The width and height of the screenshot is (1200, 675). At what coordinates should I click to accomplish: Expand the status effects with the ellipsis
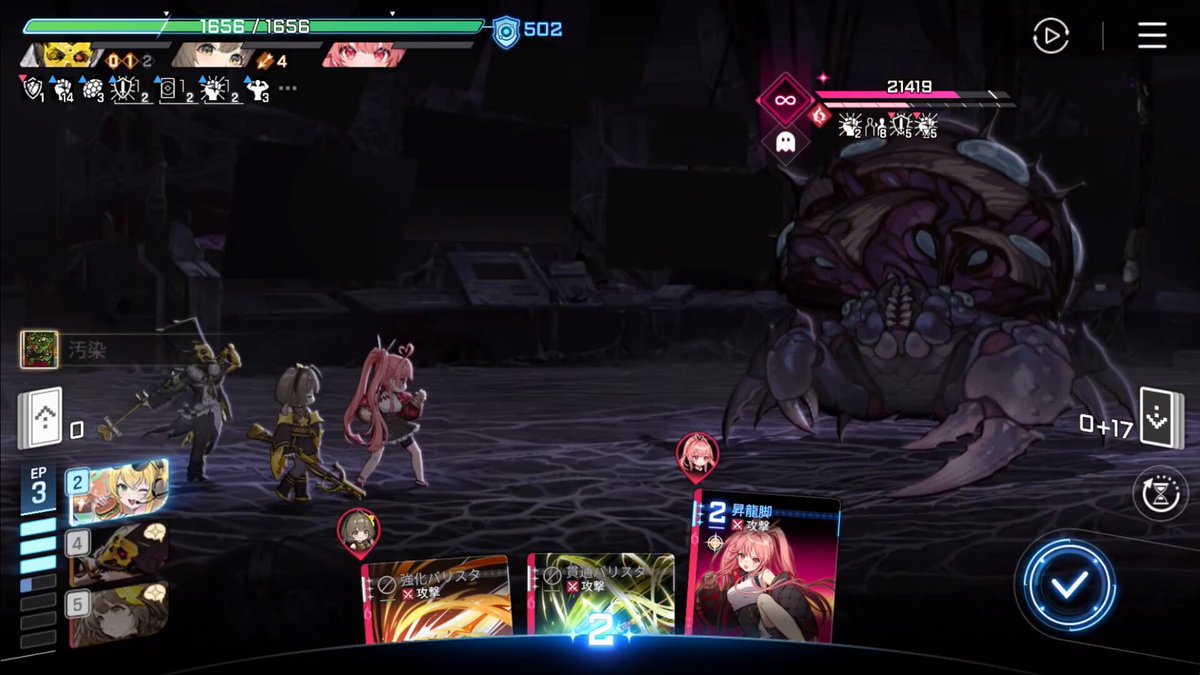pos(288,88)
